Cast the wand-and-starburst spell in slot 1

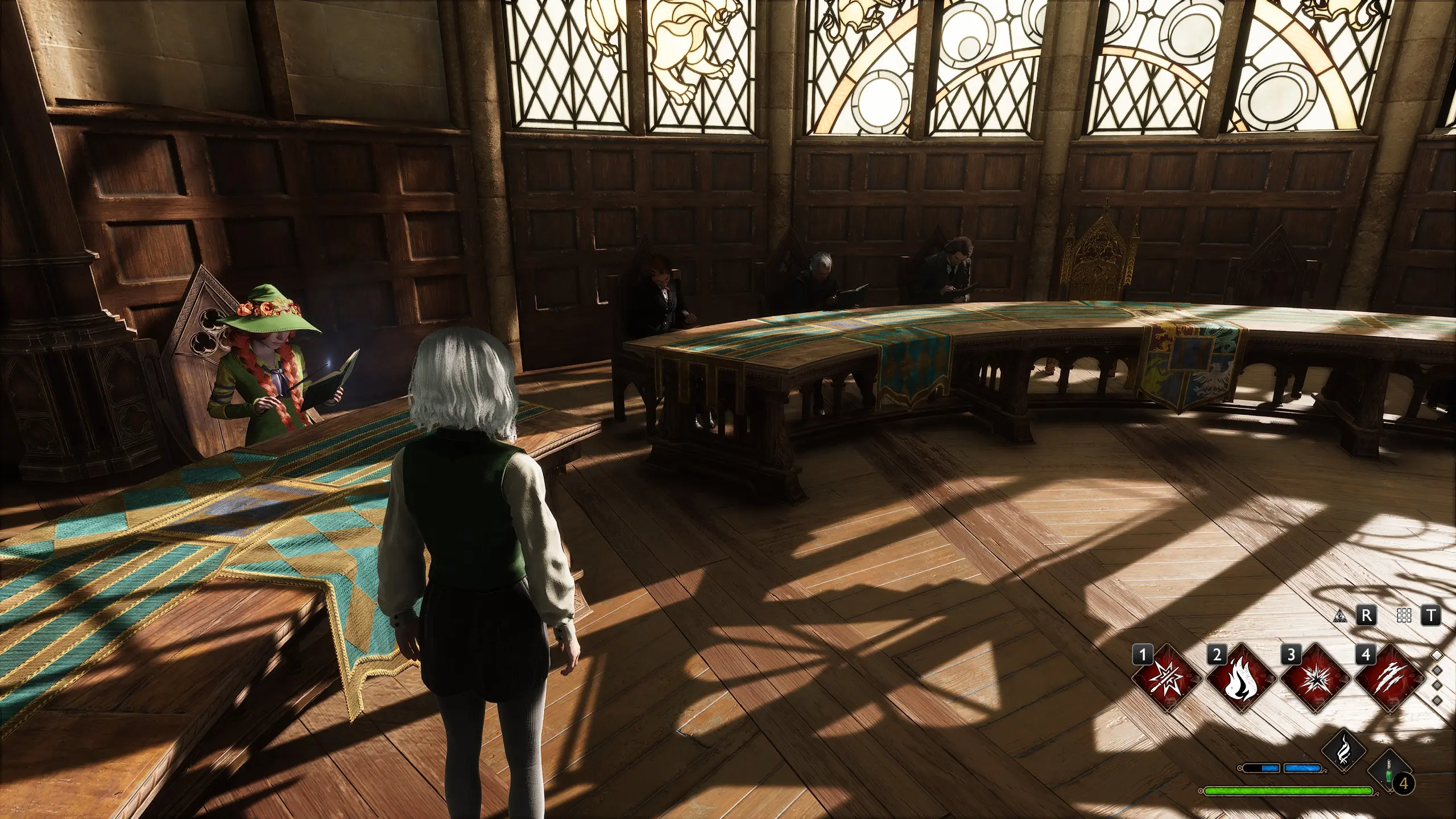click(1167, 679)
